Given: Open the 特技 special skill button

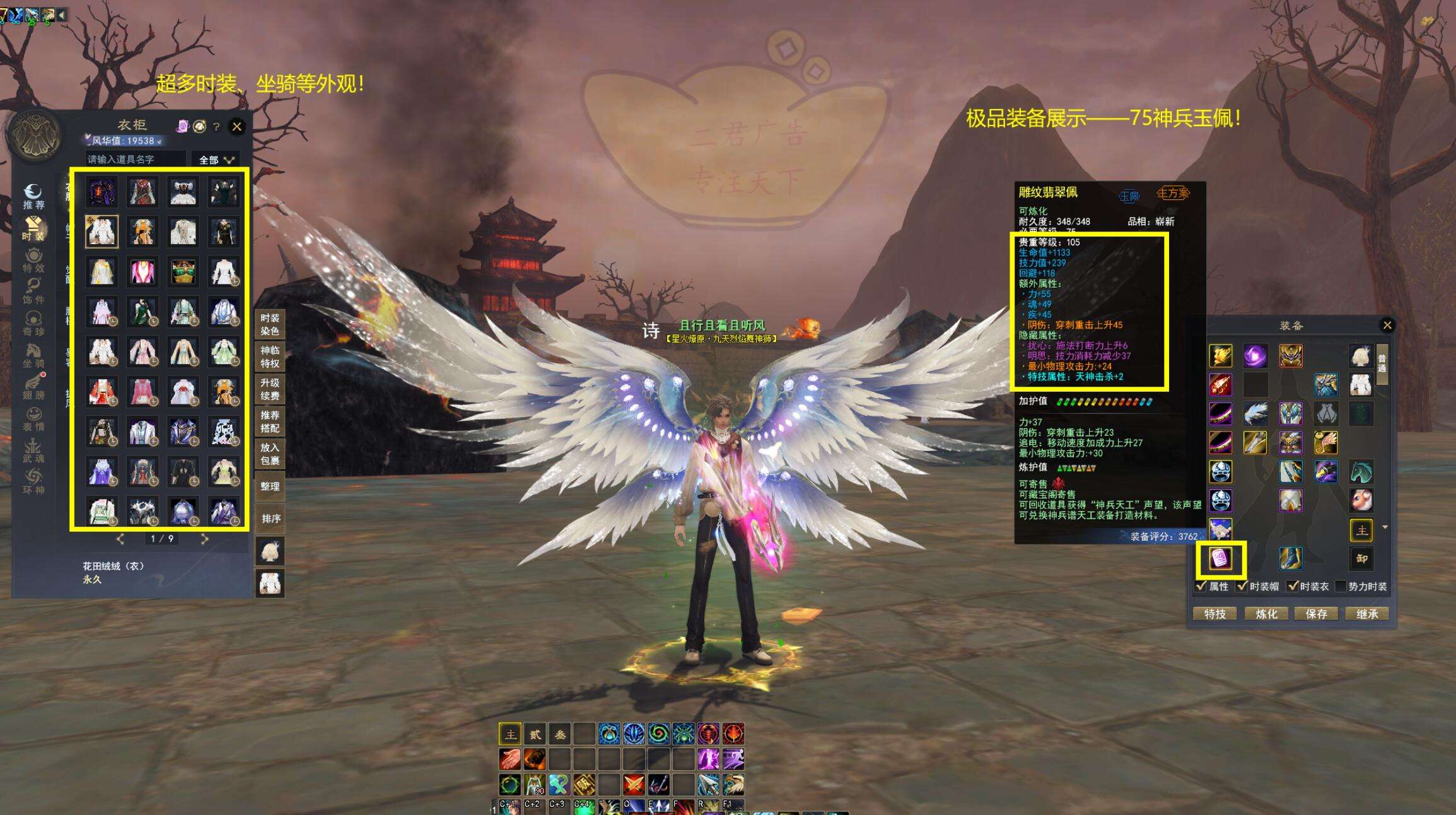Looking at the screenshot, I should pyautogui.click(x=1214, y=614).
